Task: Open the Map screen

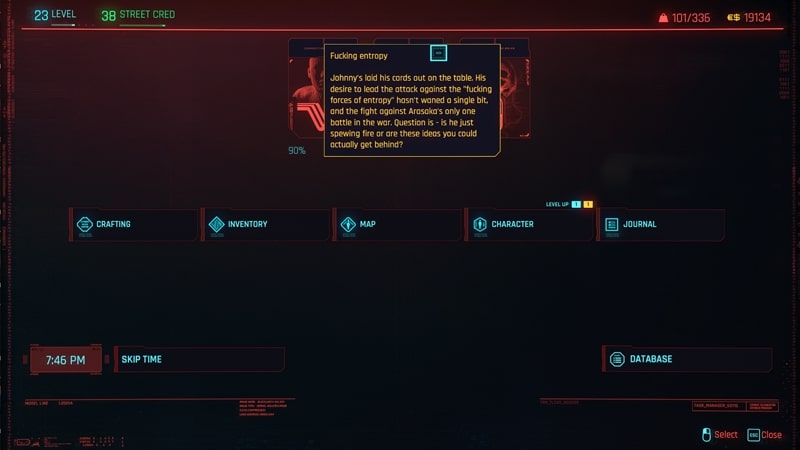Action: point(398,224)
